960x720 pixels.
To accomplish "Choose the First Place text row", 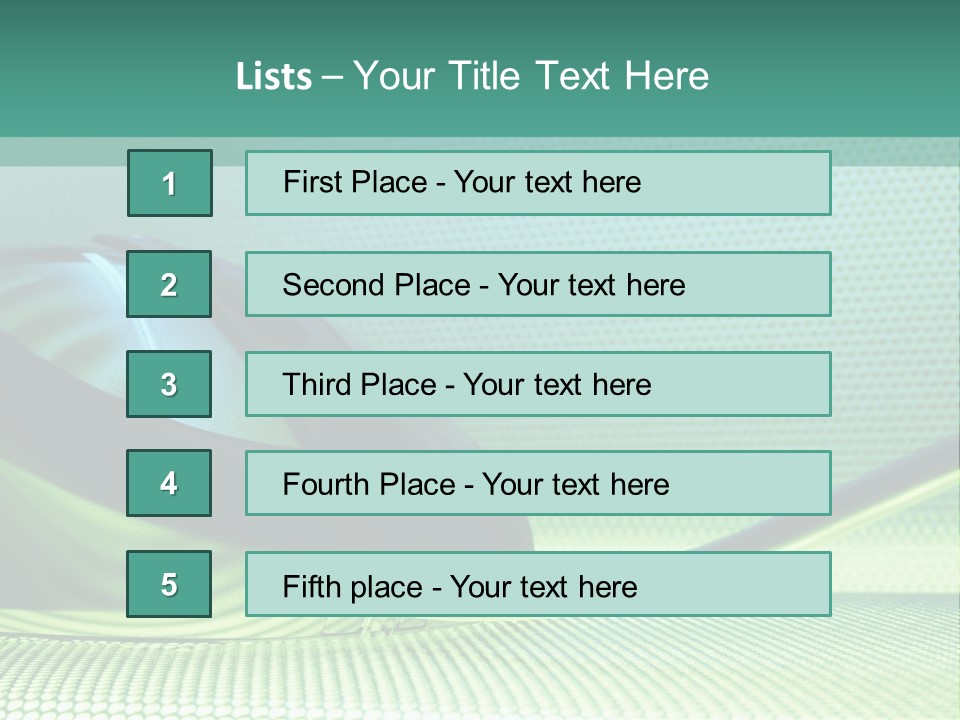I will pos(538,183).
